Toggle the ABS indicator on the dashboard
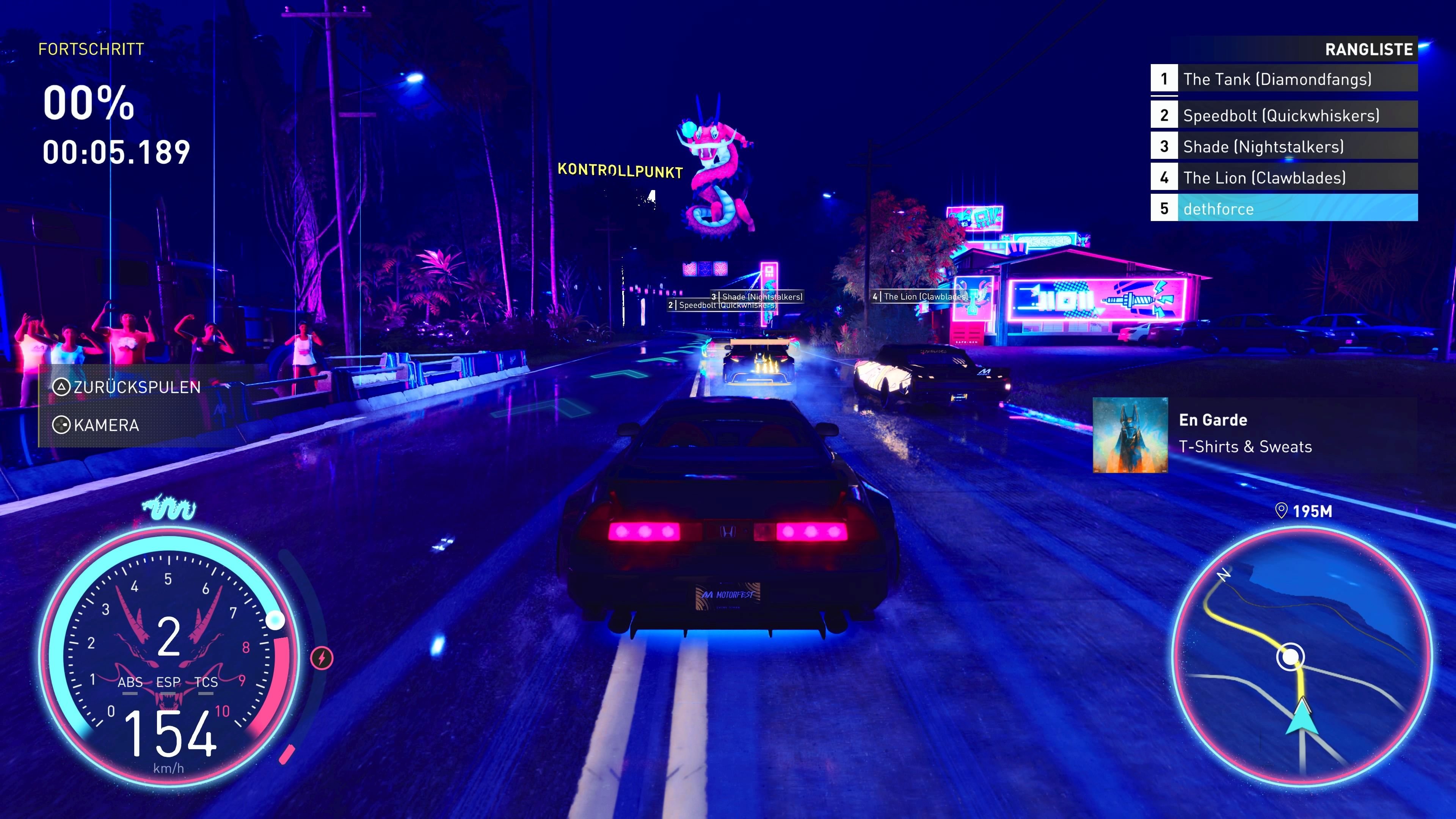The image size is (1456, 819). (x=130, y=683)
